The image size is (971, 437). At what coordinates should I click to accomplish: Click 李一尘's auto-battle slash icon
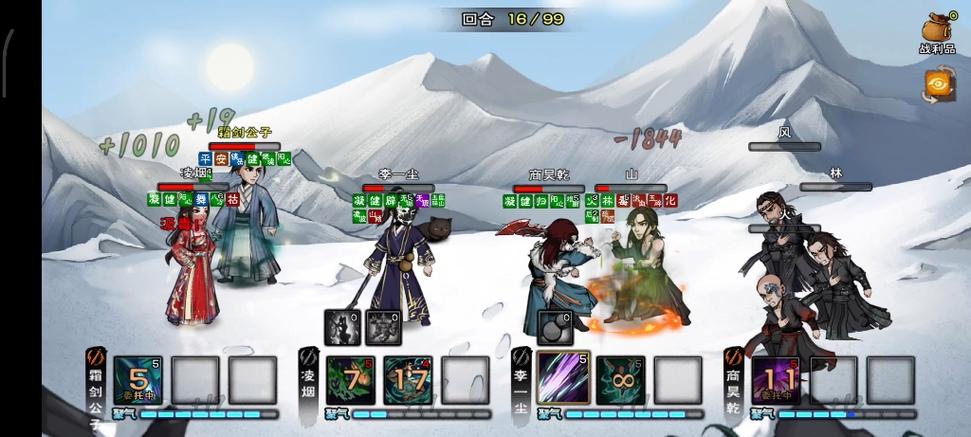(x=521, y=356)
